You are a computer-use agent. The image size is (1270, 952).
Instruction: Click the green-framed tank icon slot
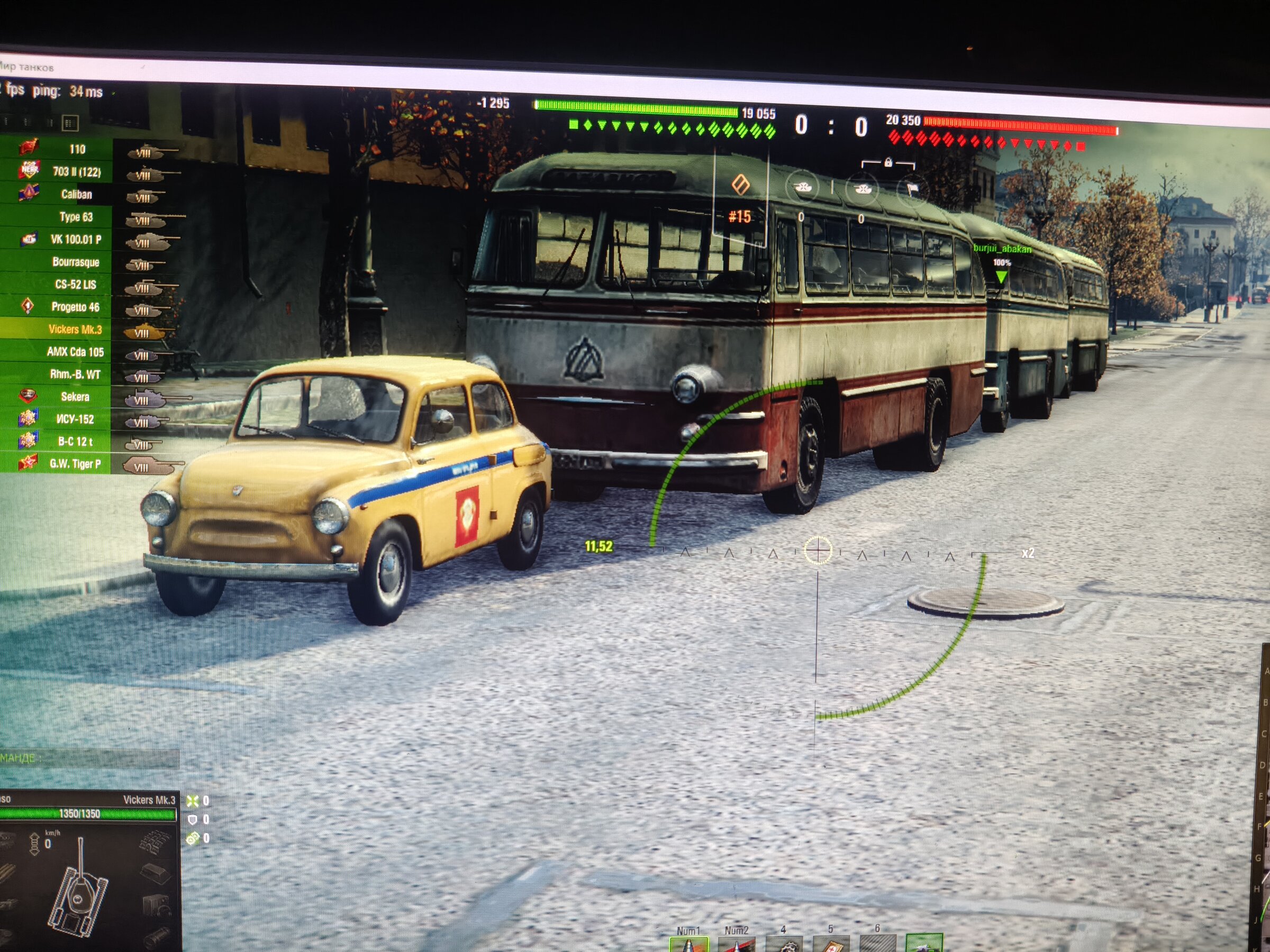coord(923,944)
